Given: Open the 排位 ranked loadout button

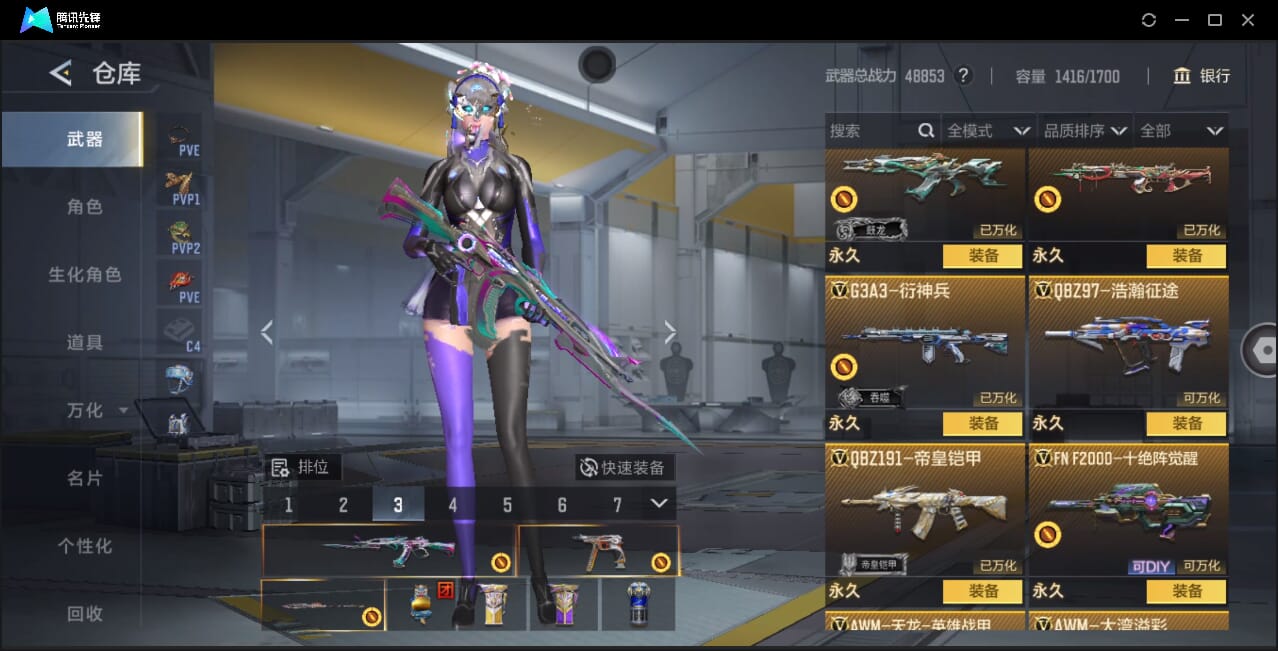Looking at the screenshot, I should [306, 467].
